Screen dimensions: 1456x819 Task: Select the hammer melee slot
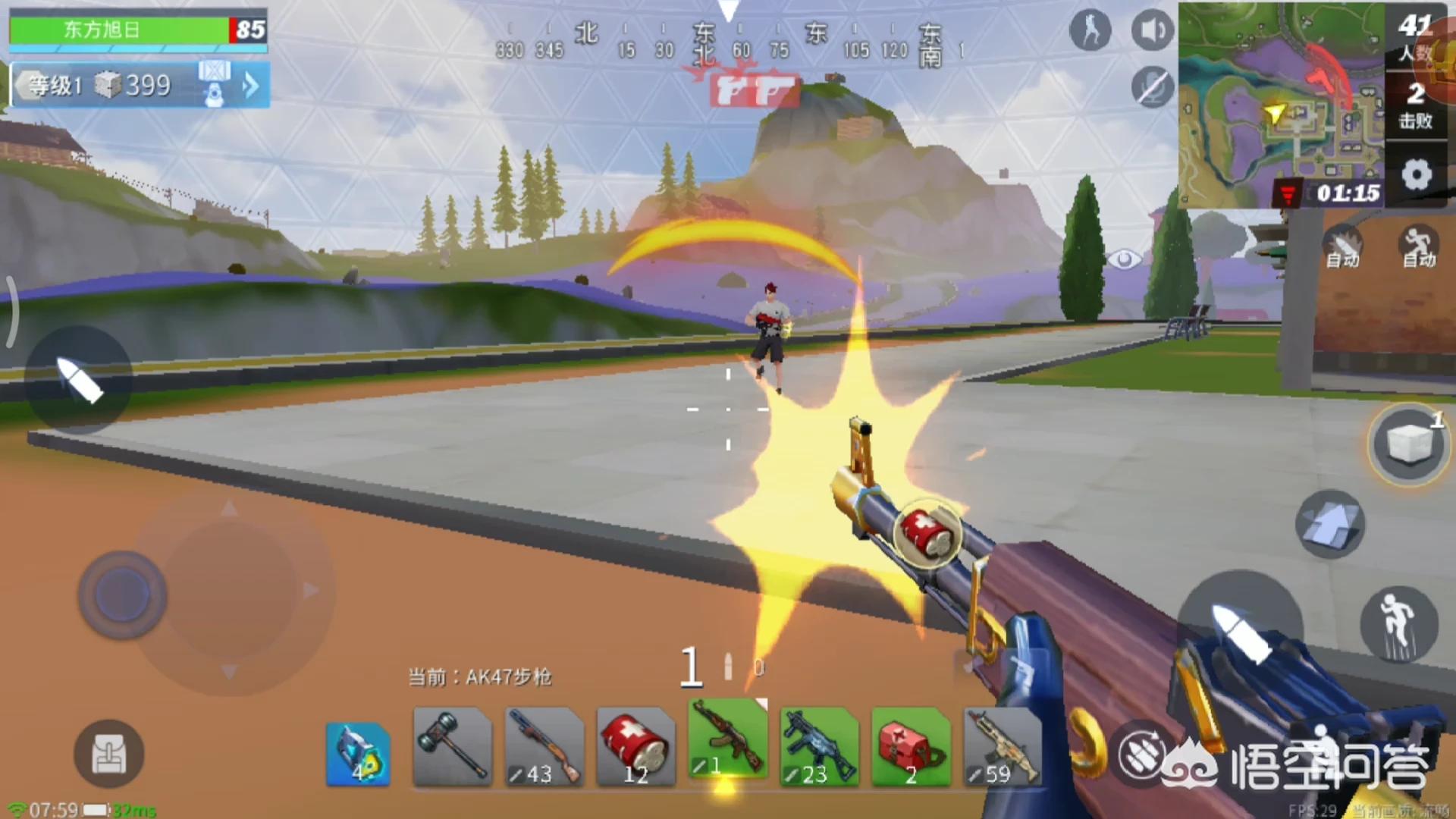tap(453, 746)
